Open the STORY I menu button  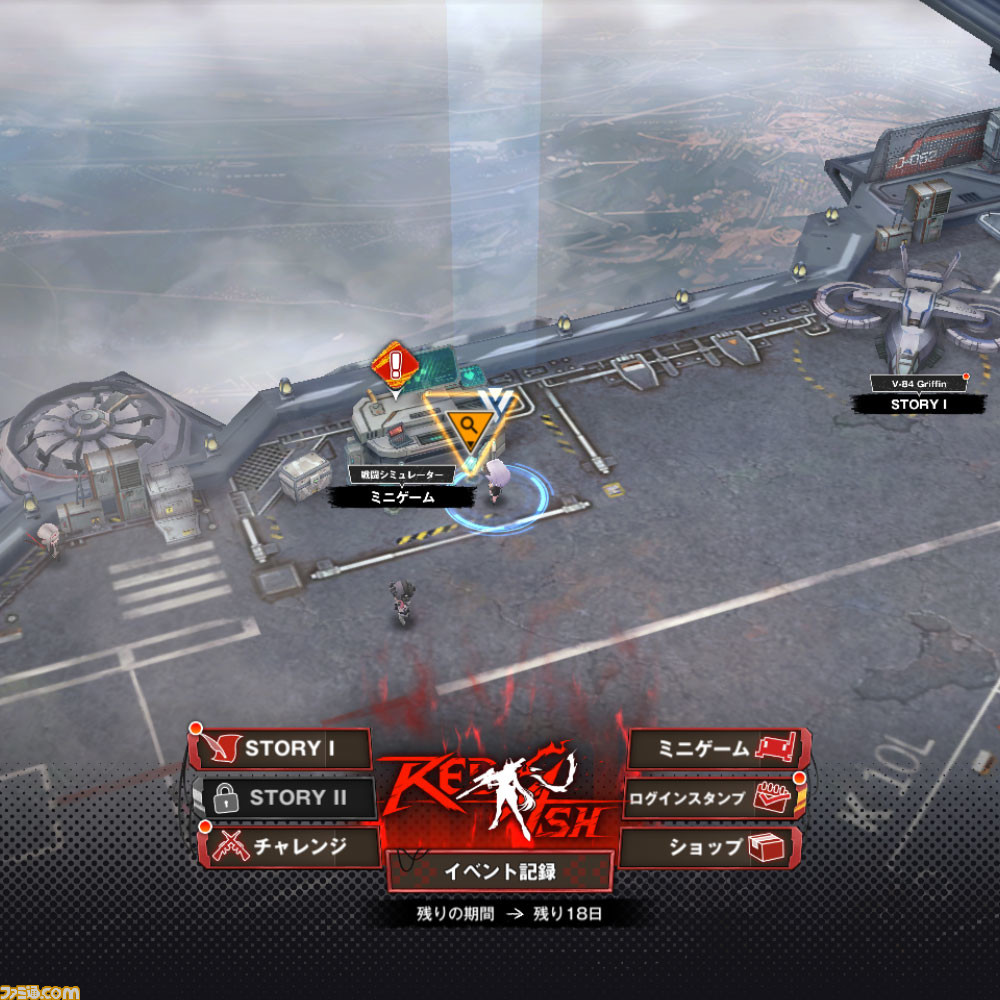[280, 748]
